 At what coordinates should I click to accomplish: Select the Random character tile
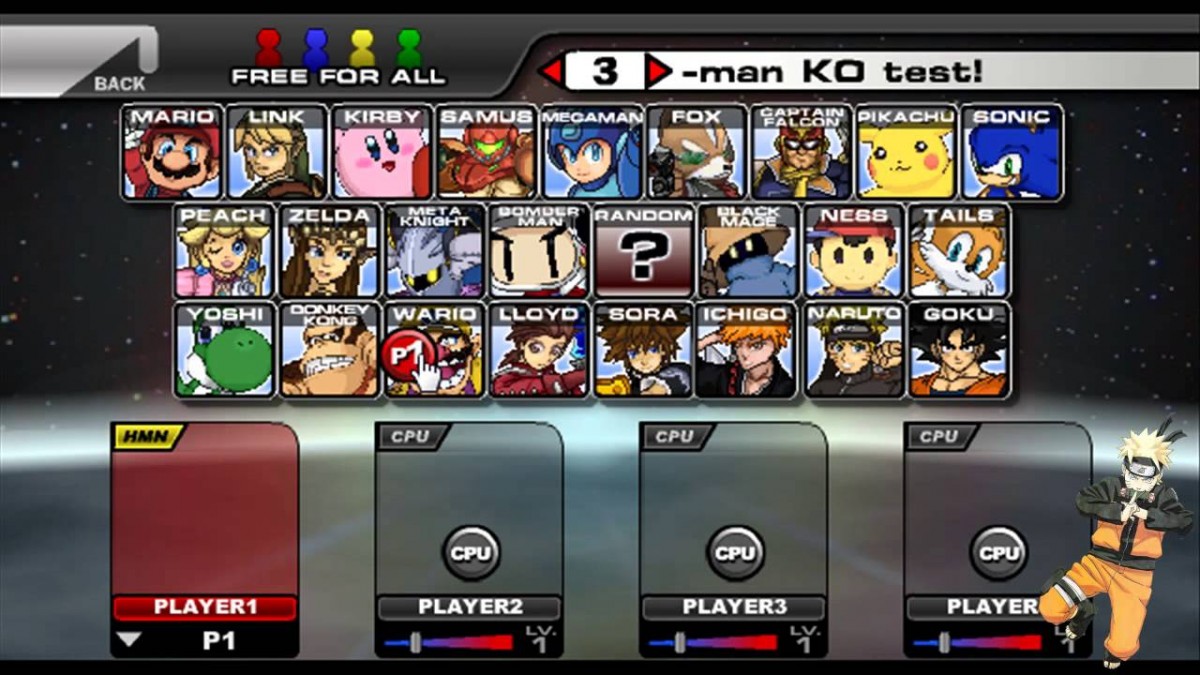644,252
